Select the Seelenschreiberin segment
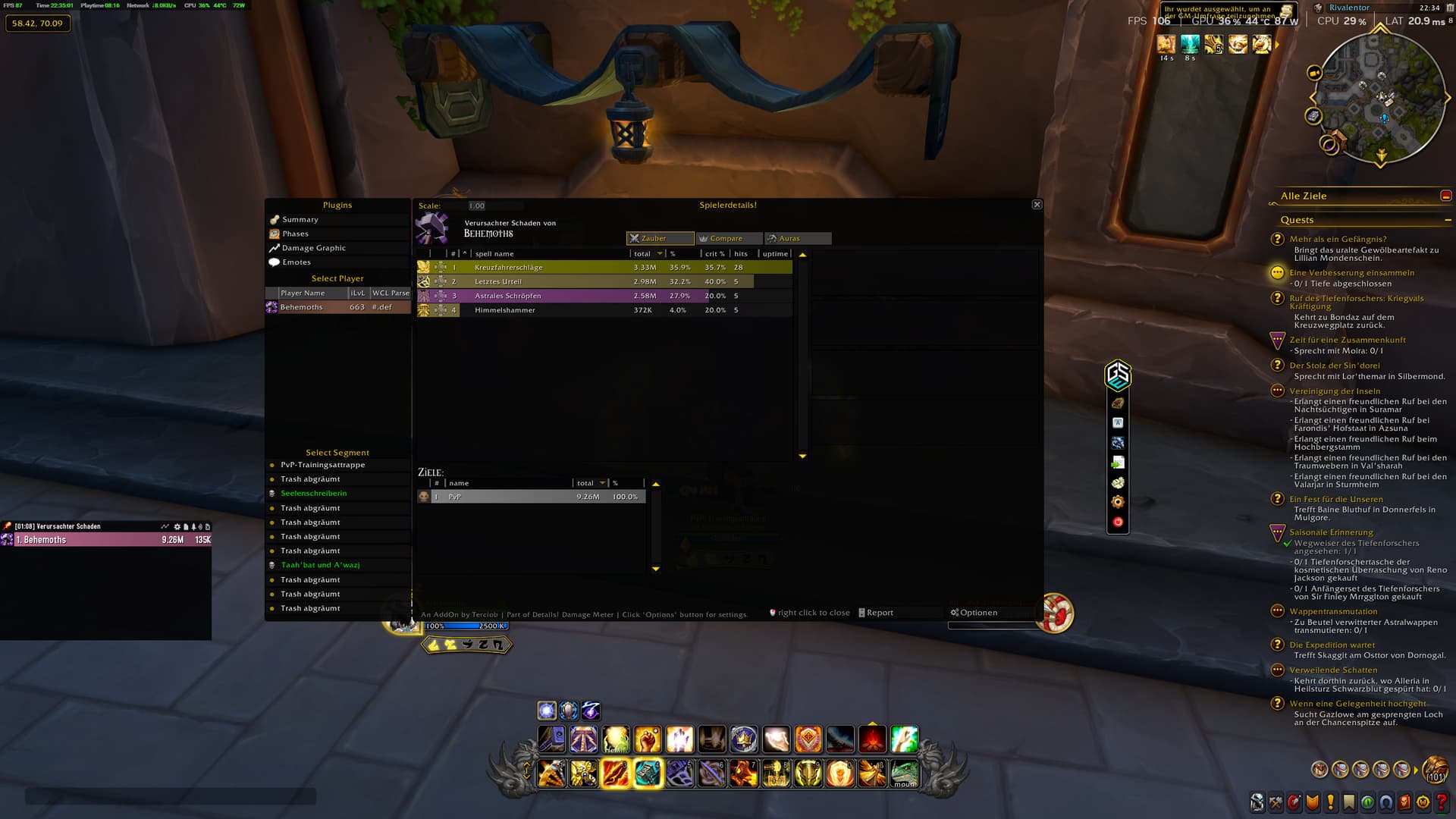The width and height of the screenshot is (1456, 819). (x=313, y=494)
